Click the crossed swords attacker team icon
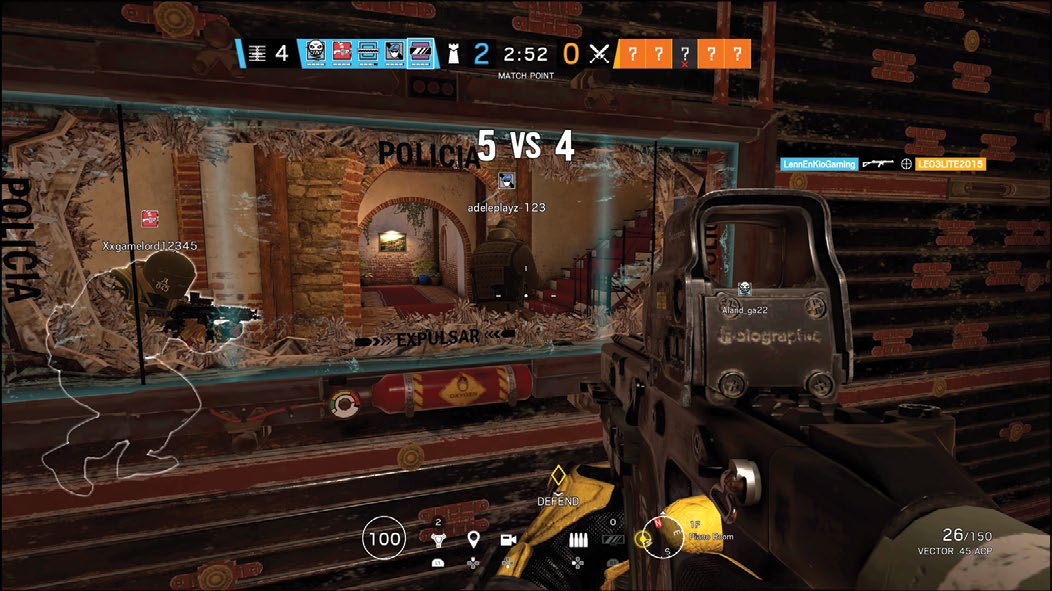The image size is (1052, 591). coord(599,54)
